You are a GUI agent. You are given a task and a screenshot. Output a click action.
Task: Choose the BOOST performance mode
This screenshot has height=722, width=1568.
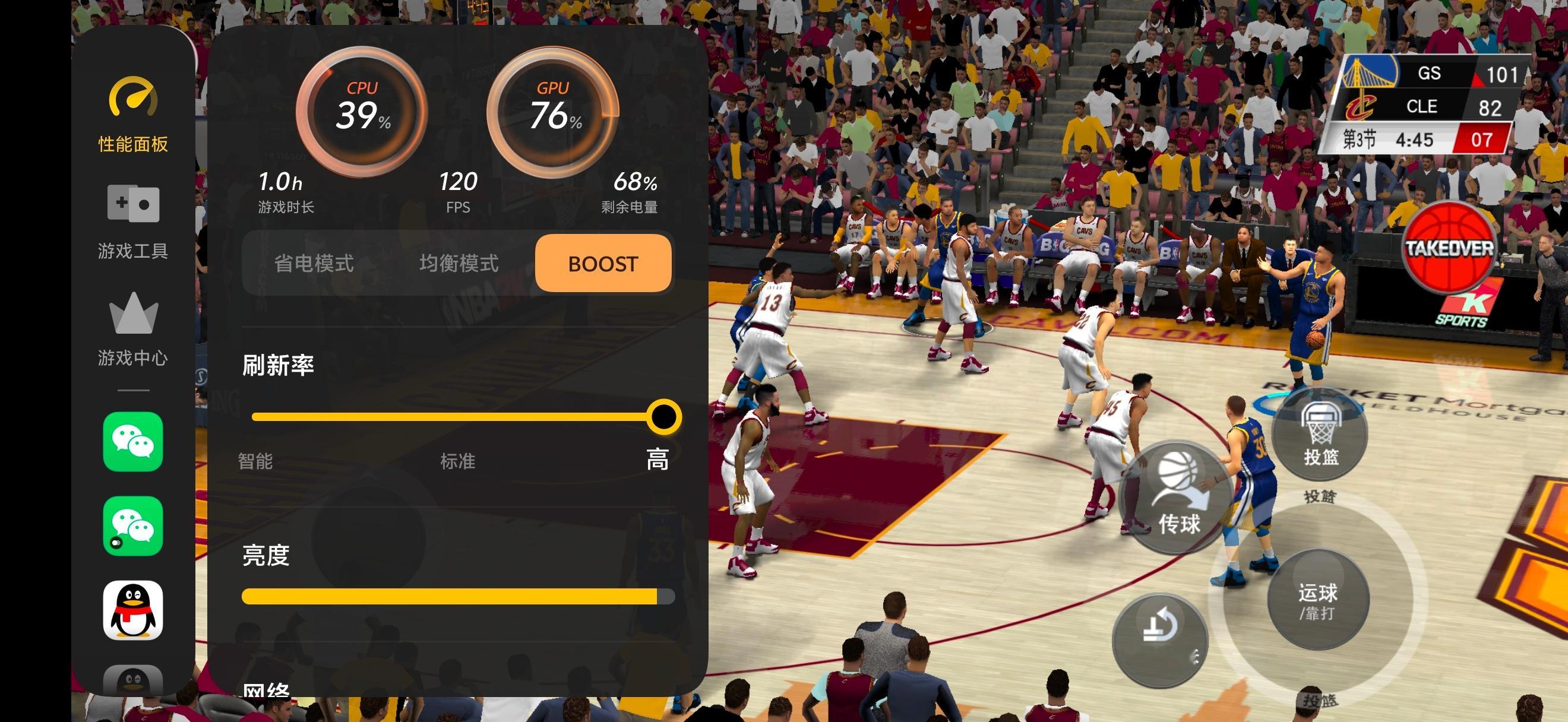point(603,264)
